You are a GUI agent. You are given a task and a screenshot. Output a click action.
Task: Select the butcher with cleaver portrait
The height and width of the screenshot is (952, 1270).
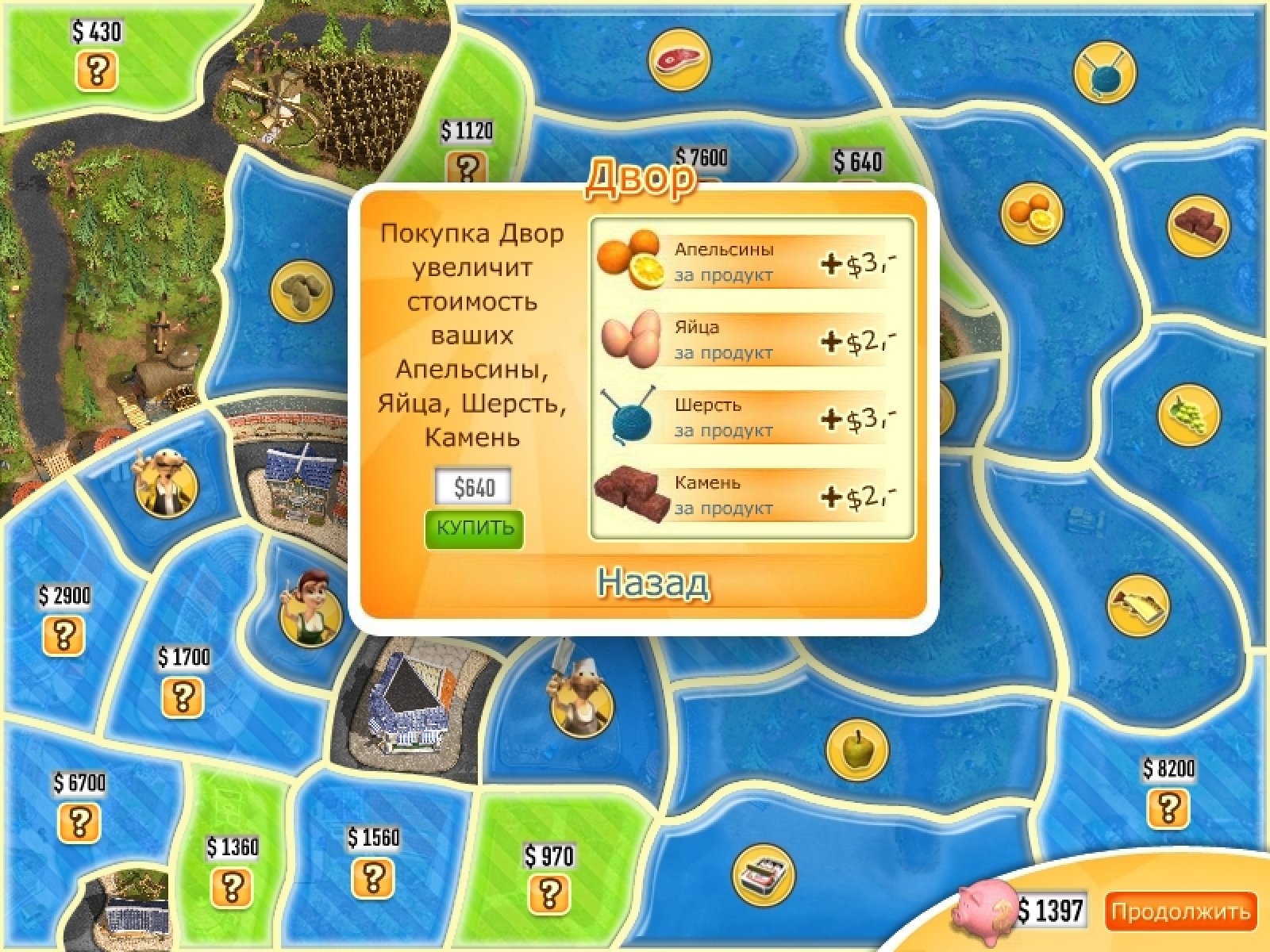coord(582,700)
